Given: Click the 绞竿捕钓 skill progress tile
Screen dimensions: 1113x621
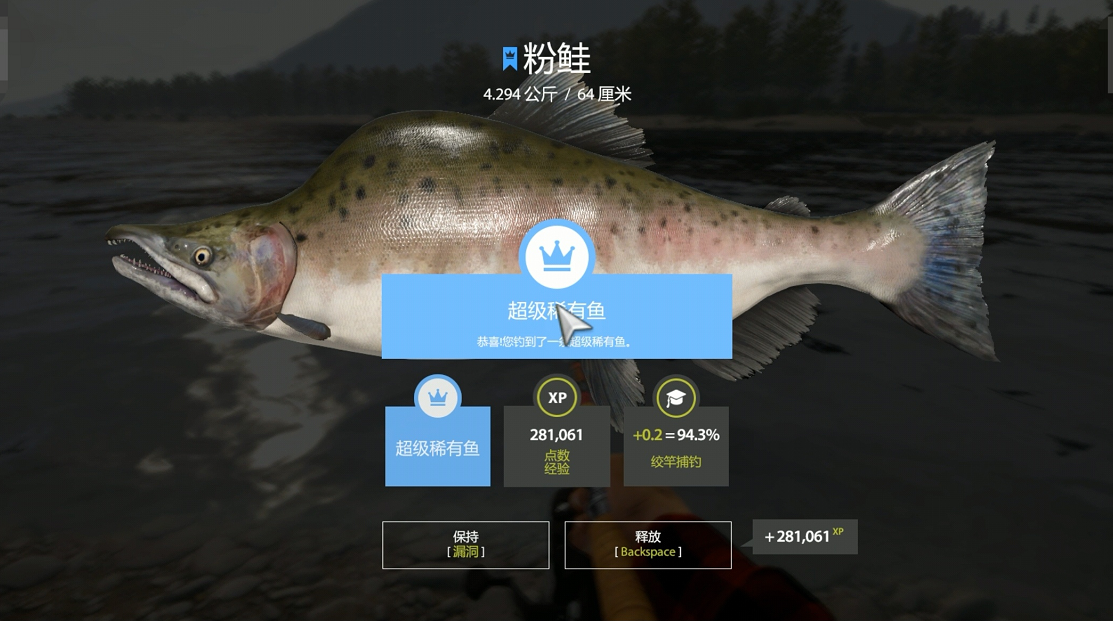Looking at the screenshot, I should 676,446.
